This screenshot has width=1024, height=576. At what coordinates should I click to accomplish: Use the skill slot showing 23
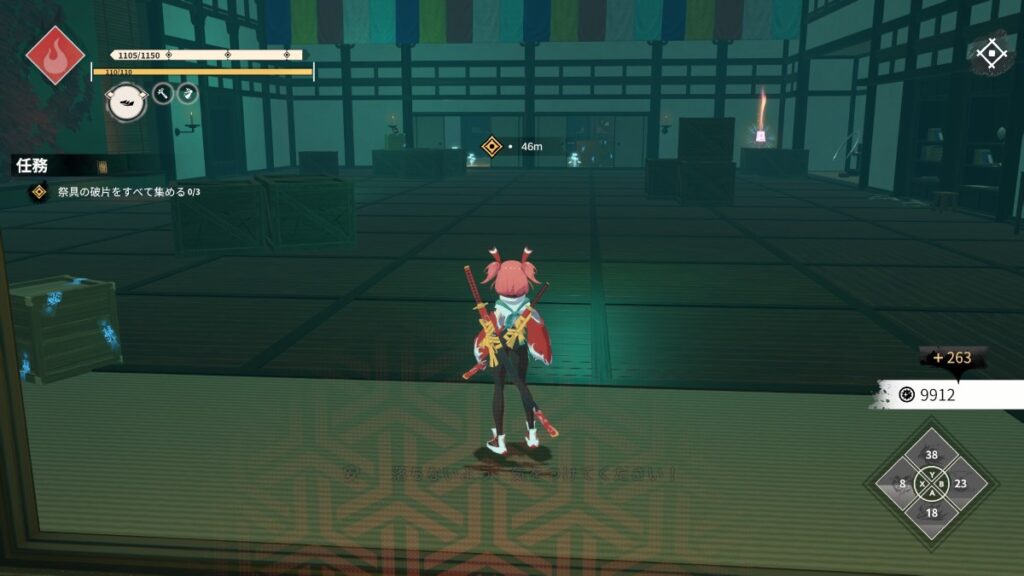(x=961, y=484)
